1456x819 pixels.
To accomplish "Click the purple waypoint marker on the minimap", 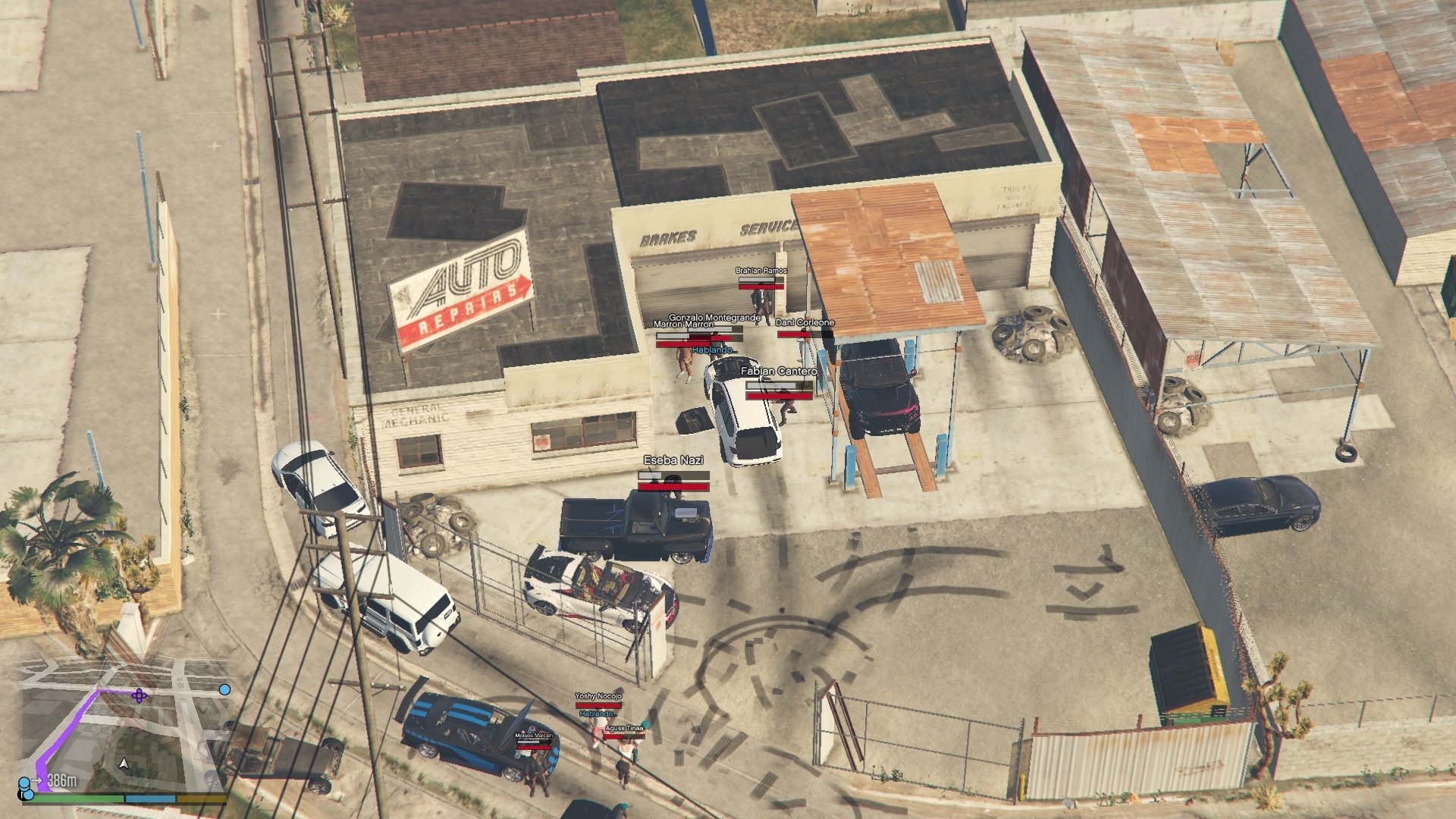I will coord(139,695).
